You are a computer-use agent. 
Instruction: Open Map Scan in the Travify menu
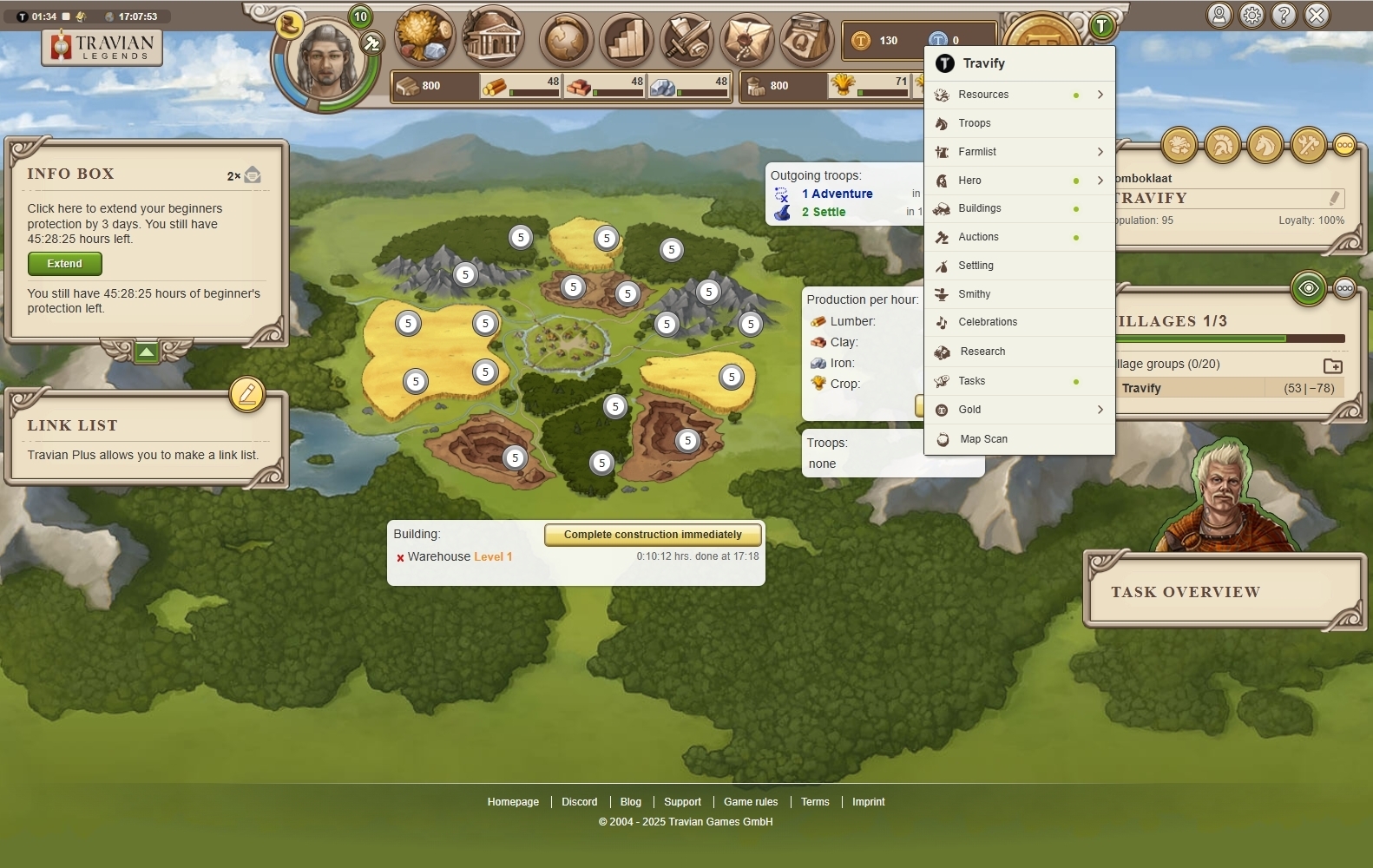[x=983, y=439]
